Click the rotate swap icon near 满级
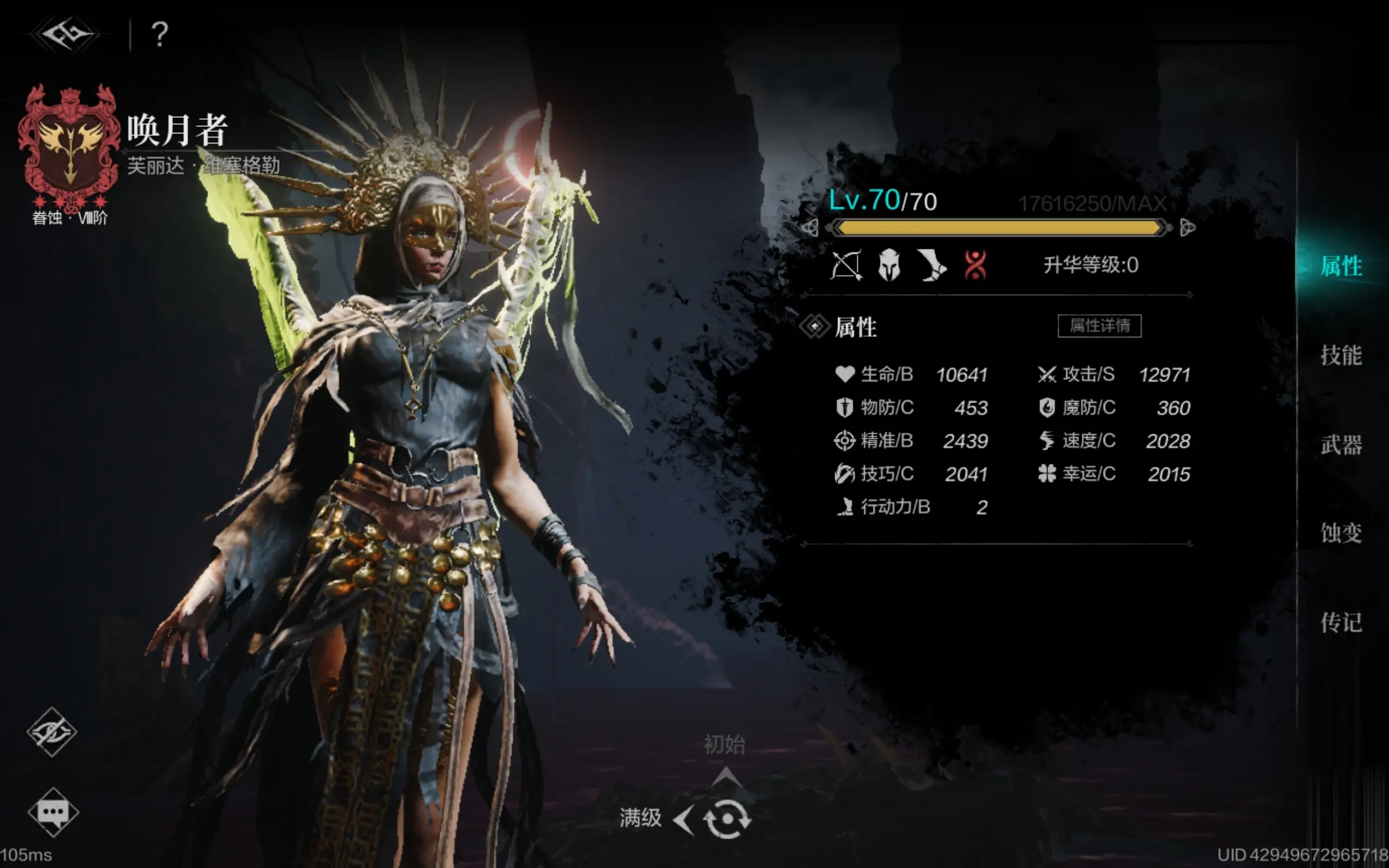This screenshot has width=1389, height=868. (727, 819)
